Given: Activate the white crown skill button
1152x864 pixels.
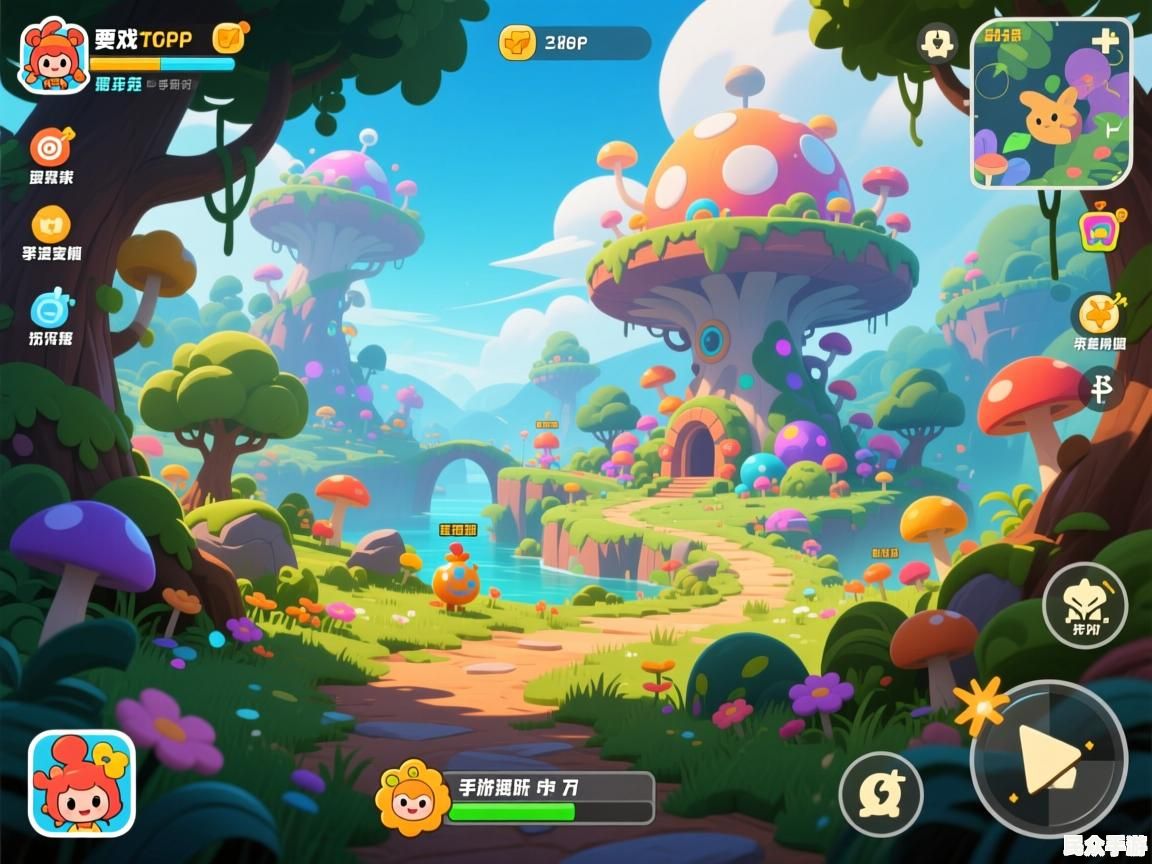Looking at the screenshot, I should (x=1084, y=604).
